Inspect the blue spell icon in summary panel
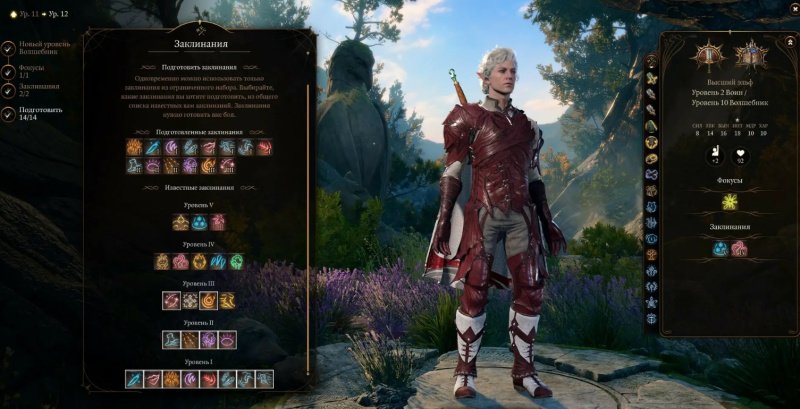The image size is (800, 409). point(721,248)
